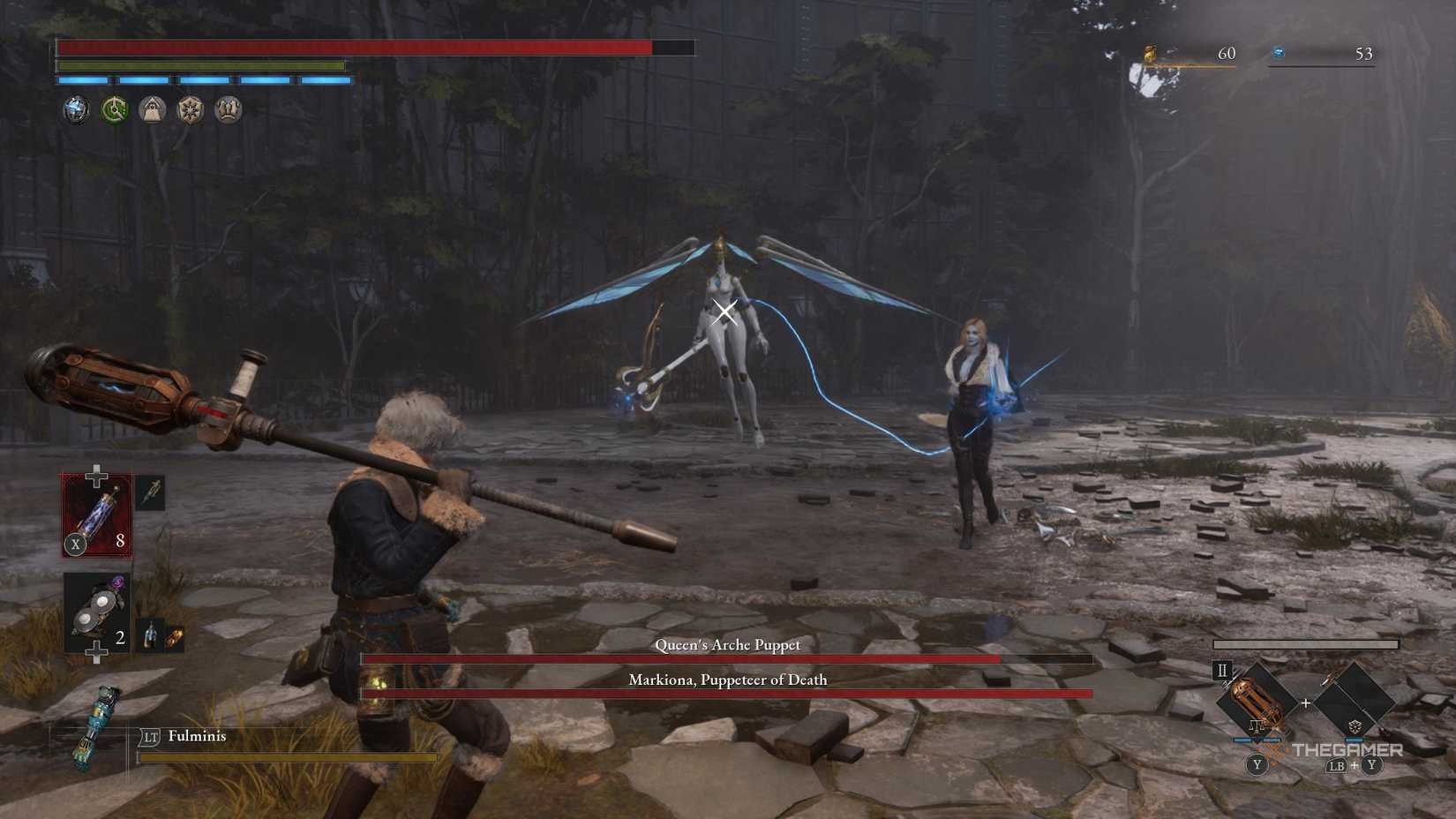Click the white specter summon icon
Screen dimensions: 1456x819
(x=152, y=109)
